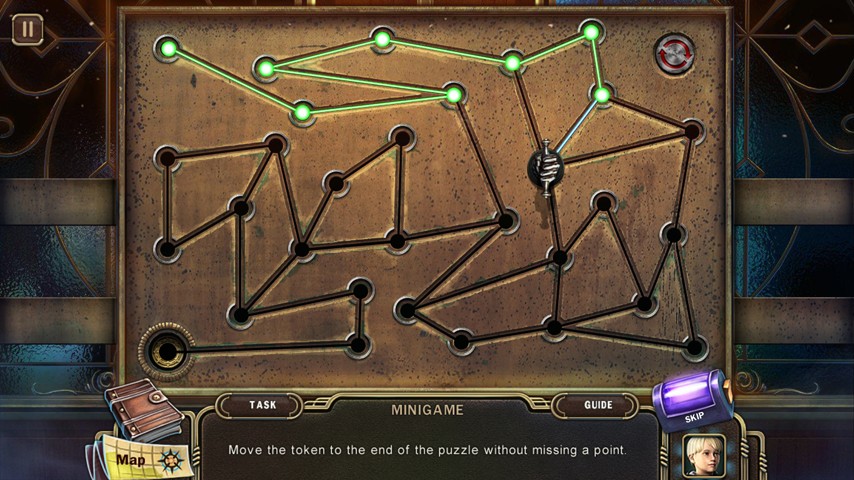The width and height of the screenshot is (854, 480).
Task: Select the gear-ringed end socket
Action: [166, 351]
